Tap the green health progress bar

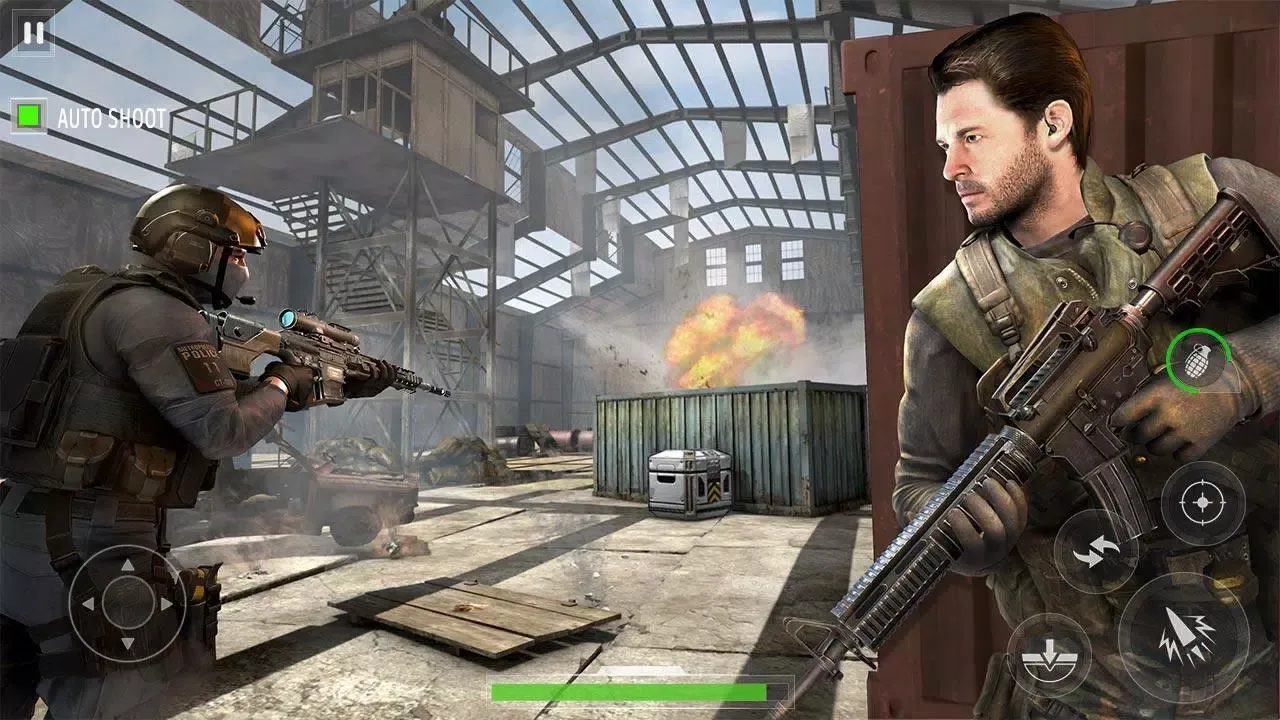640,692
